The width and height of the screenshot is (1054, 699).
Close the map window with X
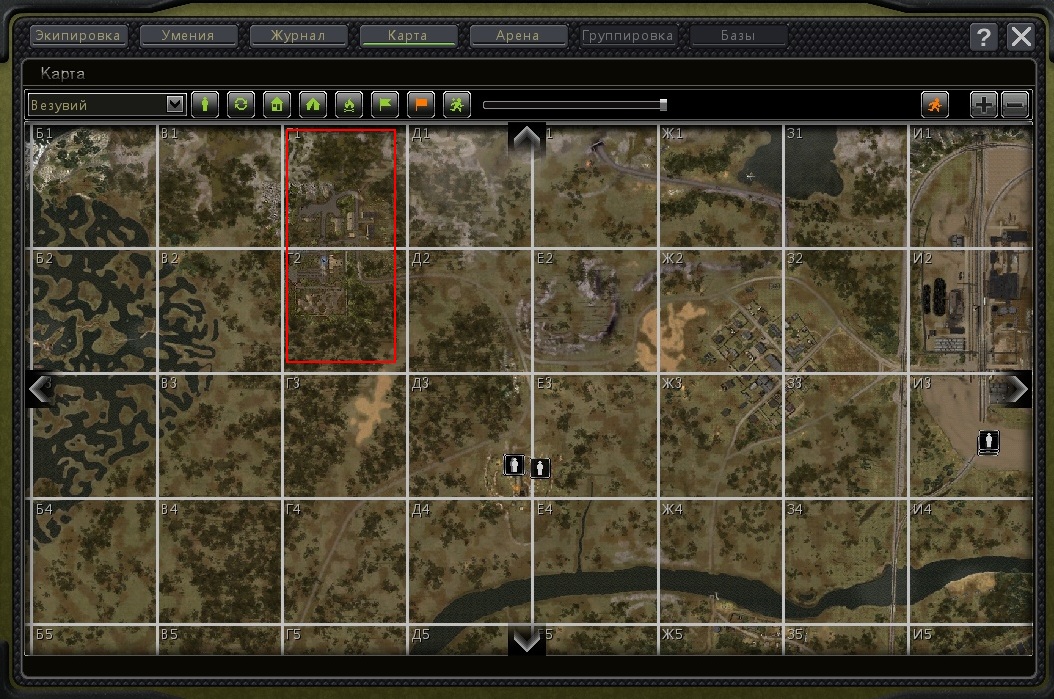1021,37
